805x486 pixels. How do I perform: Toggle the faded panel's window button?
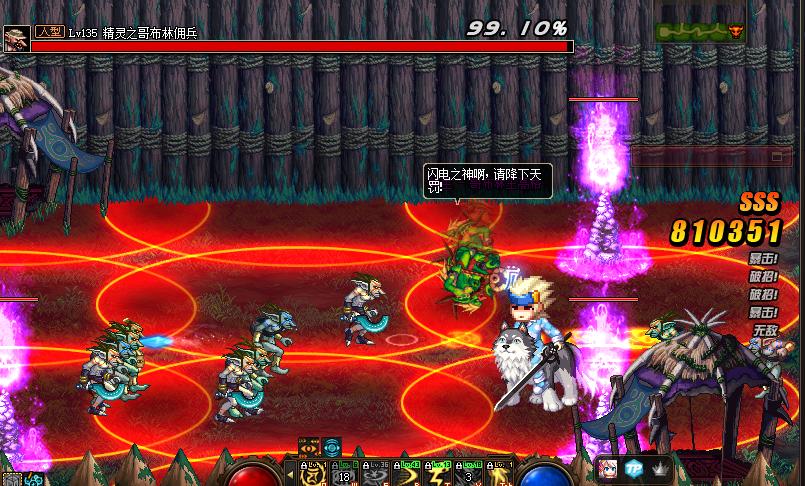click(x=776, y=156)
